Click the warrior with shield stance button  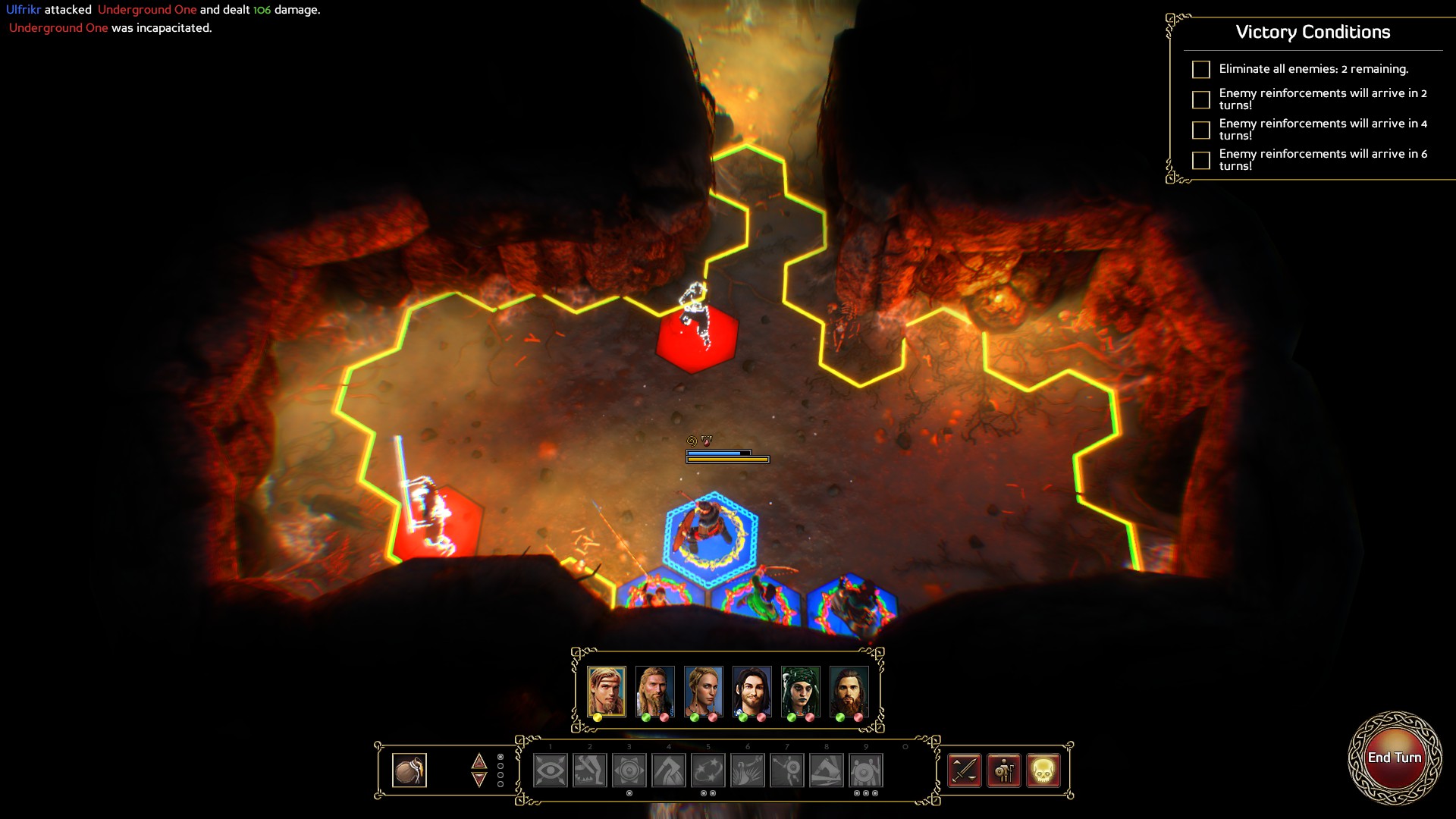click(x=1004, y=770)
